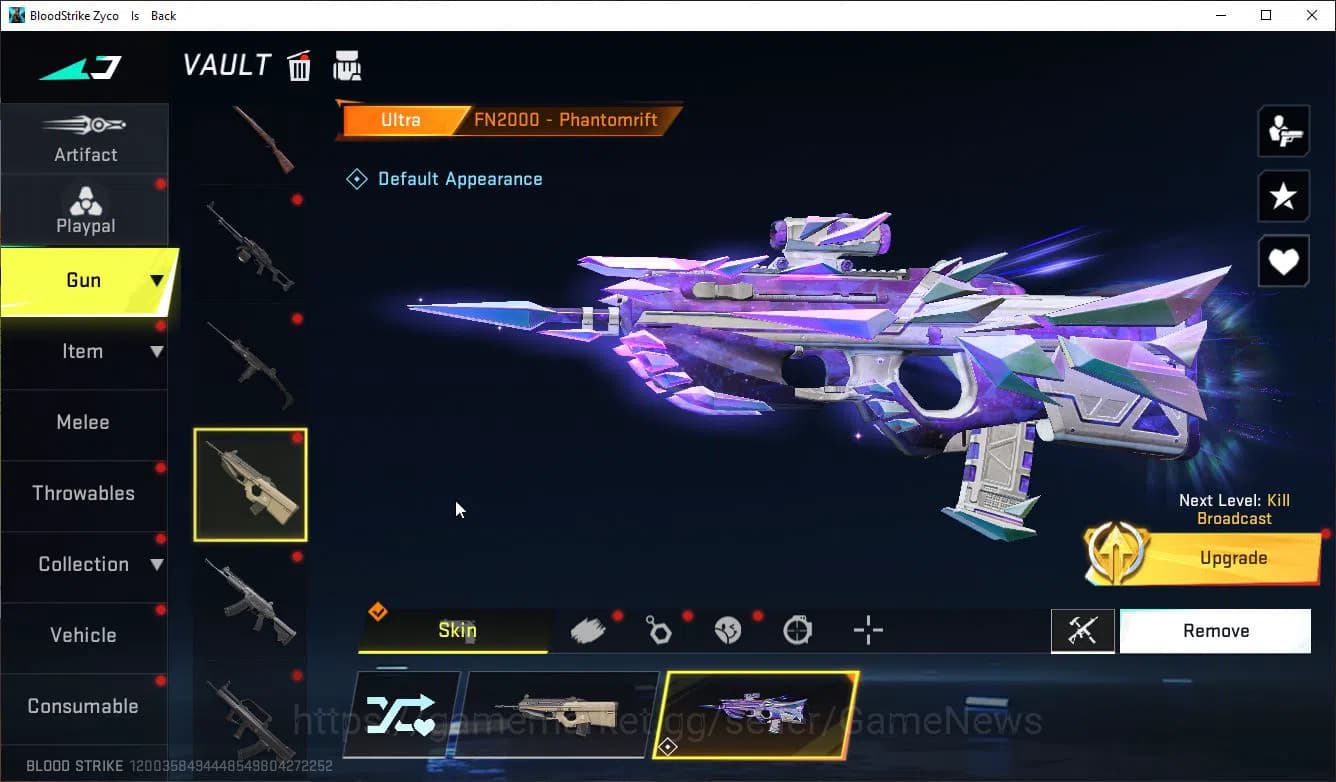Image resolution: width=1336 pixels, height=782 pixels.
Task: Click the Remove button
Action: pyautogui.click(x=1215, y=630)
